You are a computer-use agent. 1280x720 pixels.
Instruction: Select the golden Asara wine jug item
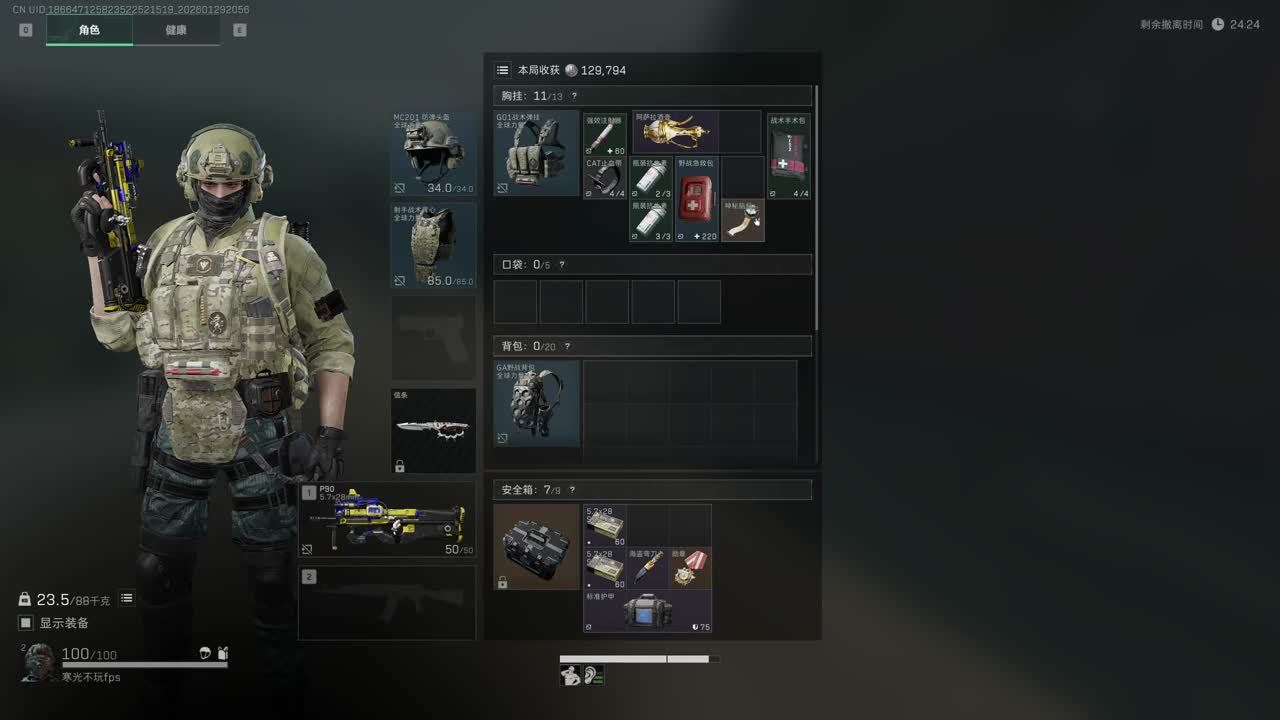pos(674,131)
